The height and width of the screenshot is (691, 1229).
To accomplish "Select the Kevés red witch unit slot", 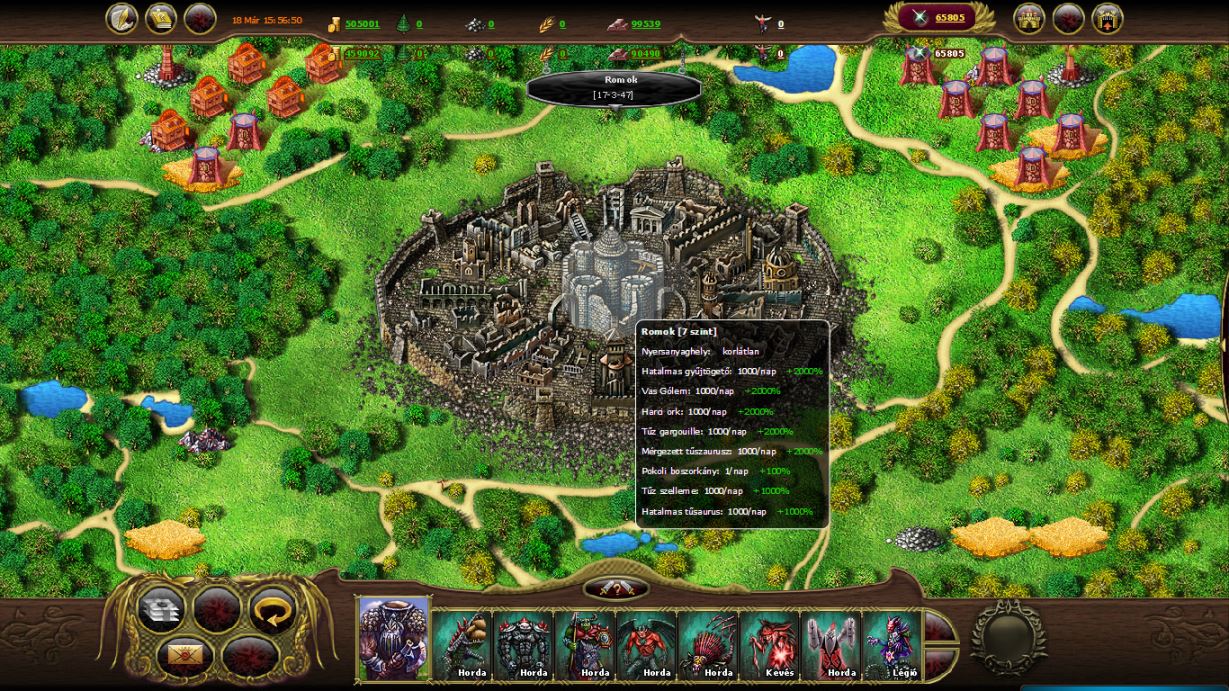I will point(770,644).
